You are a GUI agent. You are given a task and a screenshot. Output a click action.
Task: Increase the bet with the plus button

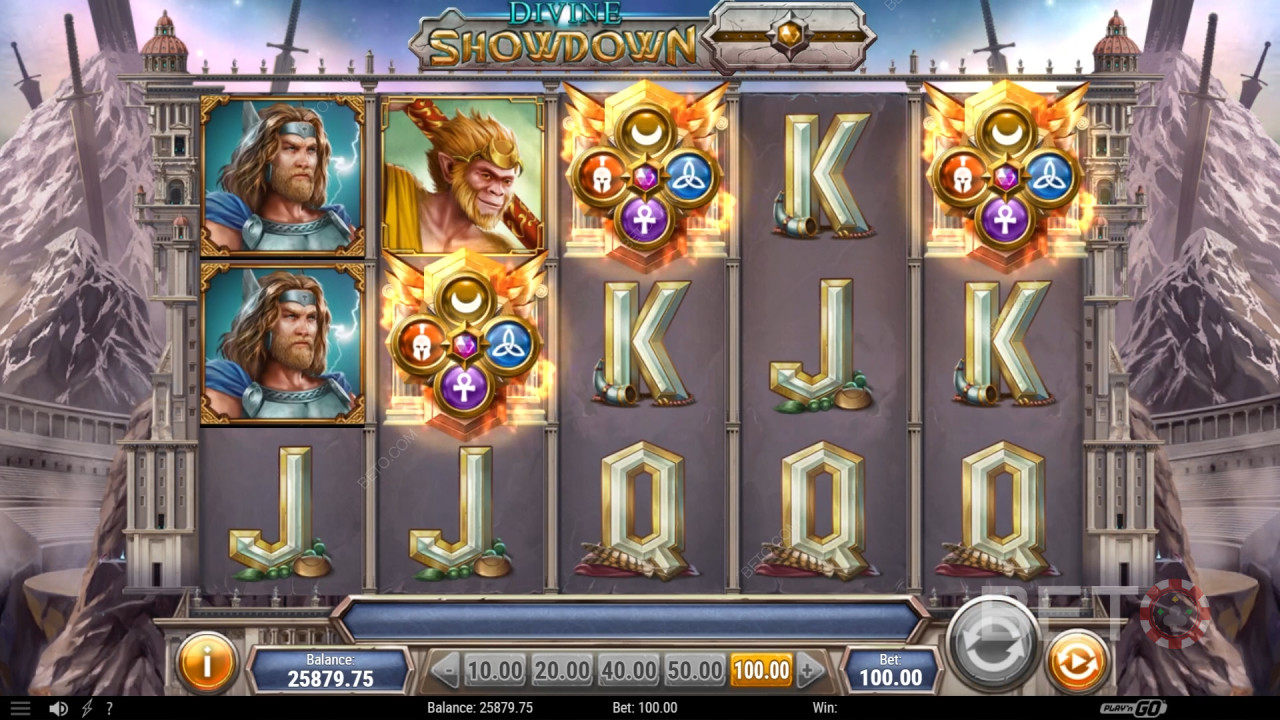[811, 669]
